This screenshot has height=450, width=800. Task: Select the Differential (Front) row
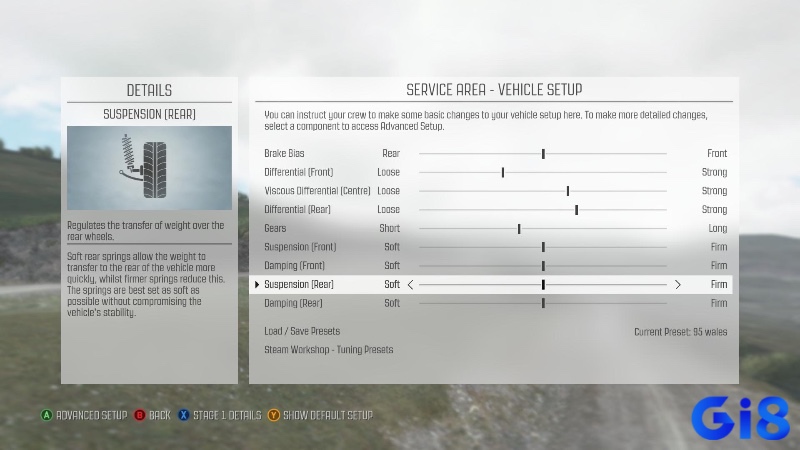(298, 172)
